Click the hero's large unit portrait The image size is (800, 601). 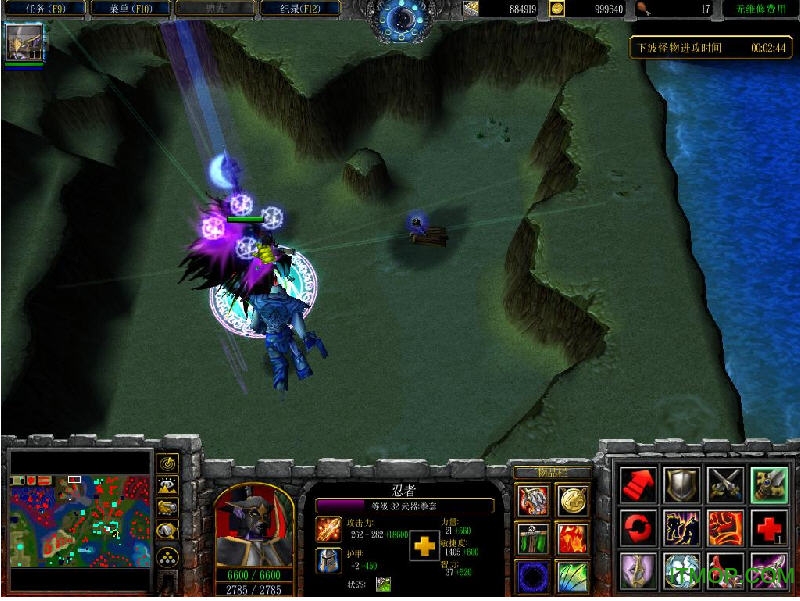click(x=254, y=525)
